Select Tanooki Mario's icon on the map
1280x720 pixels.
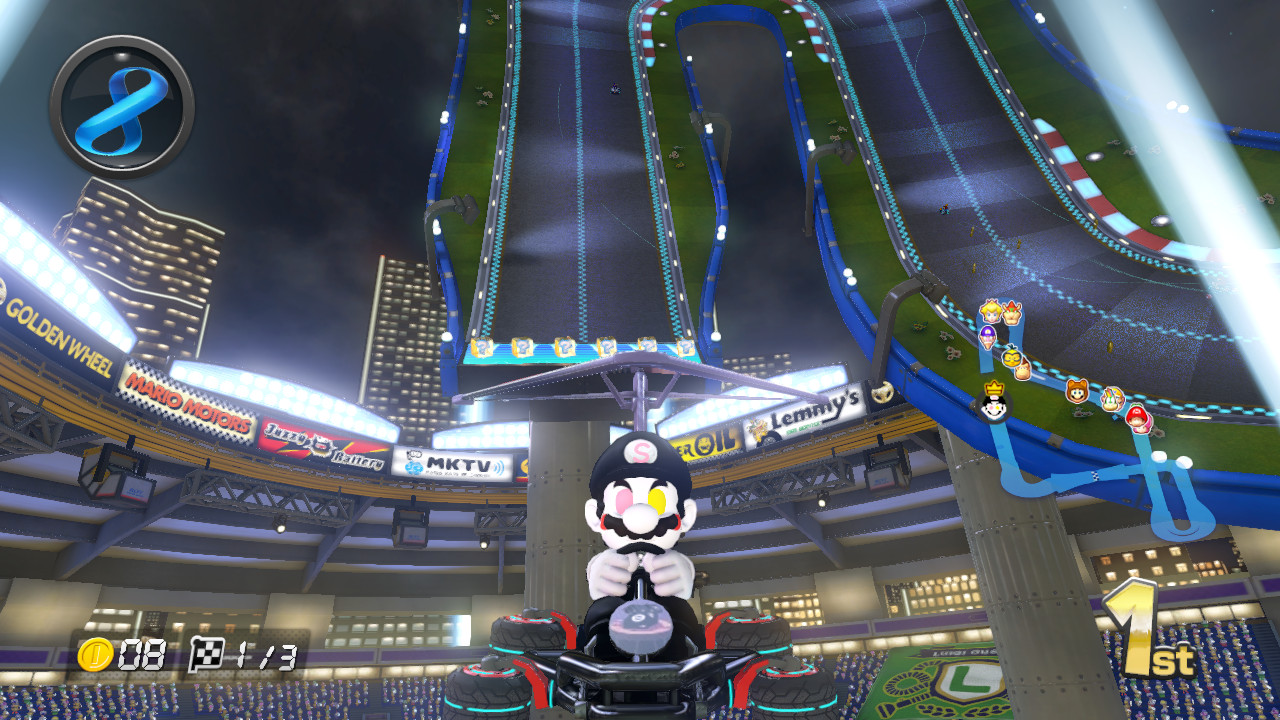(x=1077, y=393)
